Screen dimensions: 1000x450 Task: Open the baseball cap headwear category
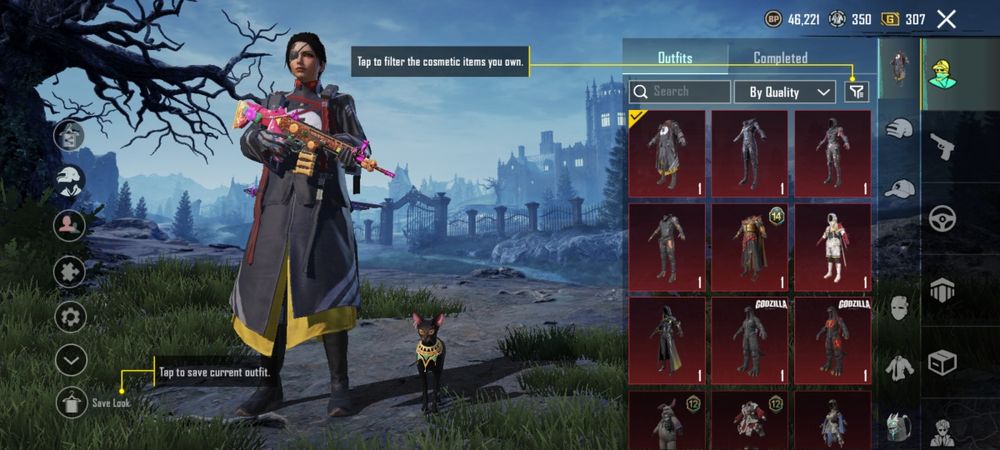[x=899, y=189]
